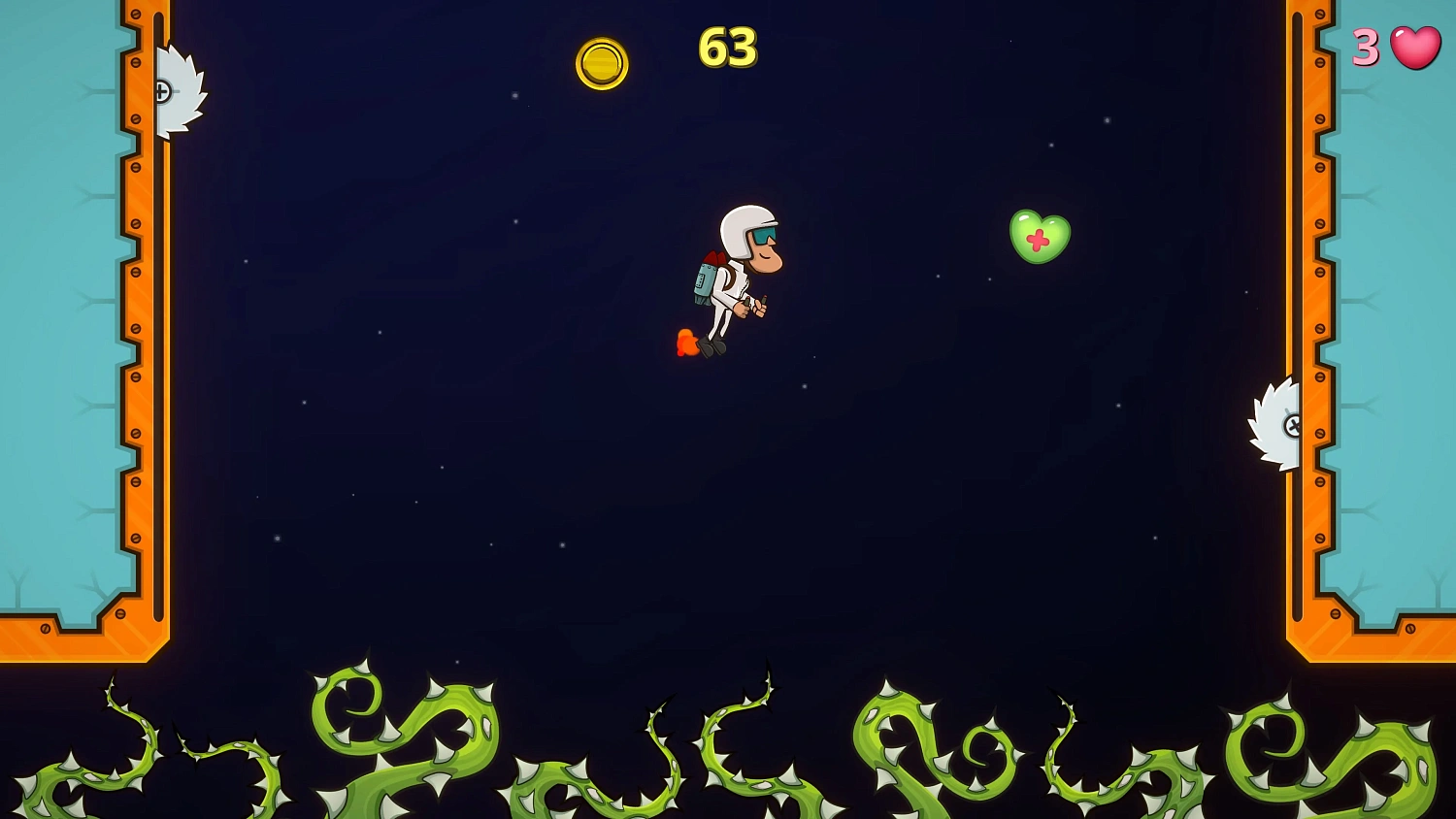The height and width of the screenshot is (819, 1456).
Task: Click the screw bolt on the left saw blade
Action: tap(162, 91)
